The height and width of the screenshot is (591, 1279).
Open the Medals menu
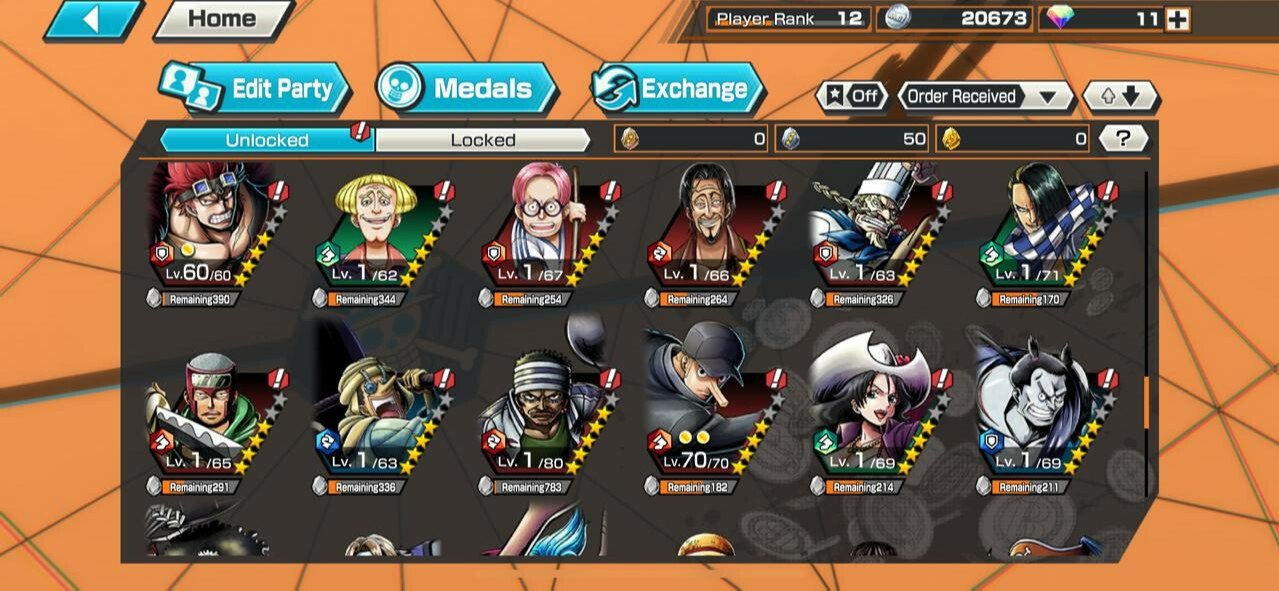pos(466,89)
